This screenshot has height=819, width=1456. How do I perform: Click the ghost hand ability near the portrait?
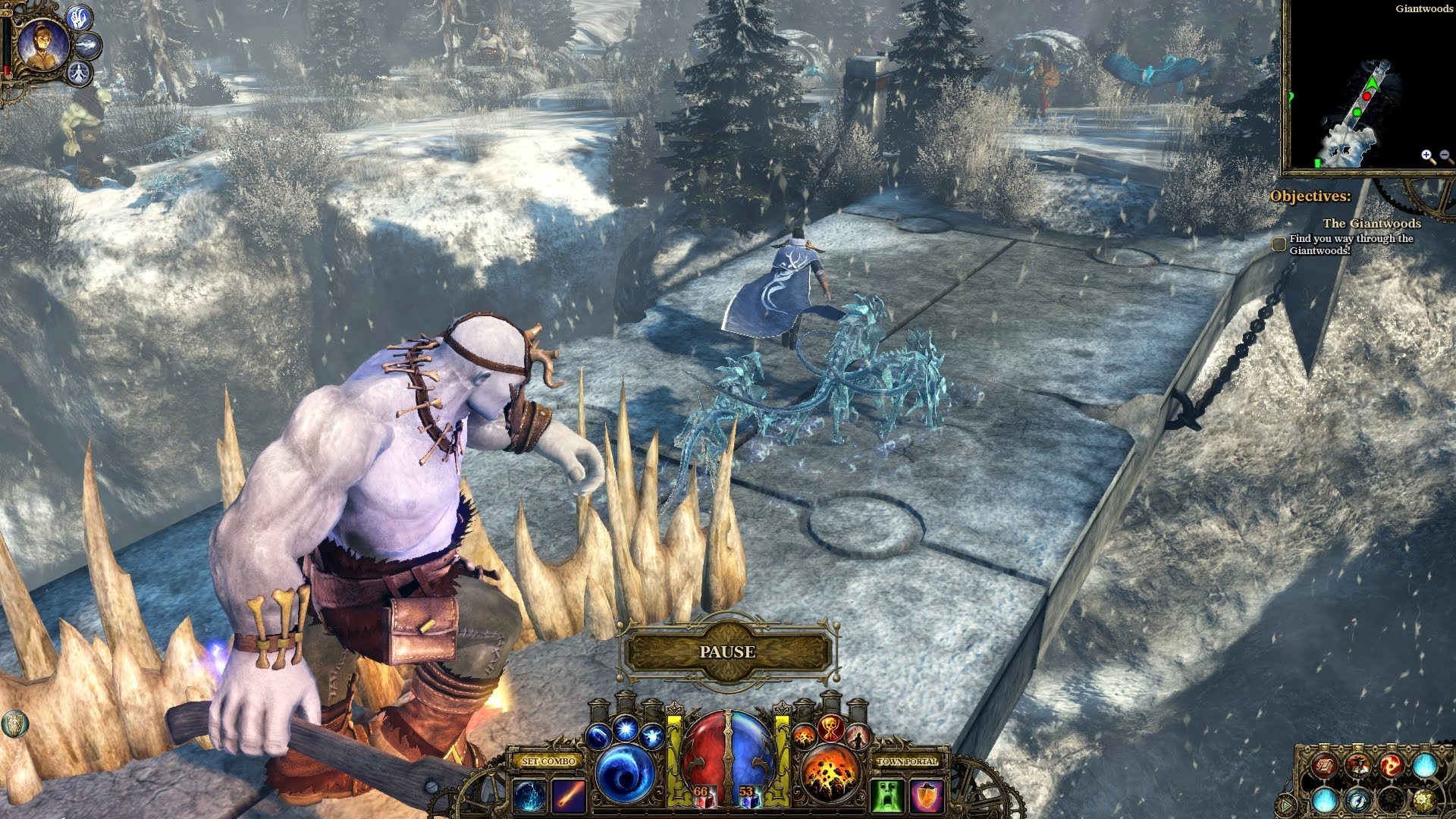point(78,17)
